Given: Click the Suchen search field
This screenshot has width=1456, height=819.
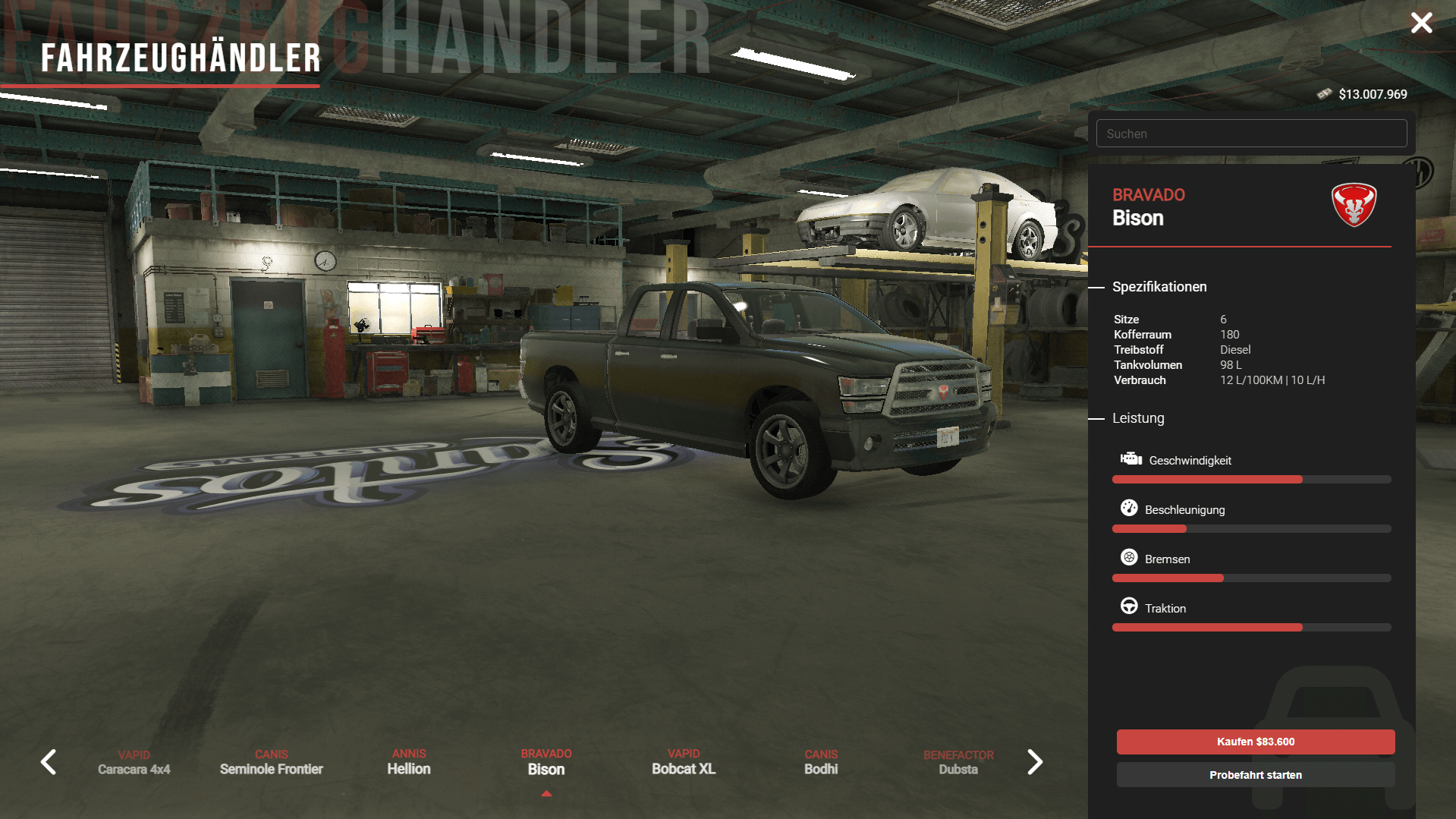Looking at the screenshot, I should 1251,134.
